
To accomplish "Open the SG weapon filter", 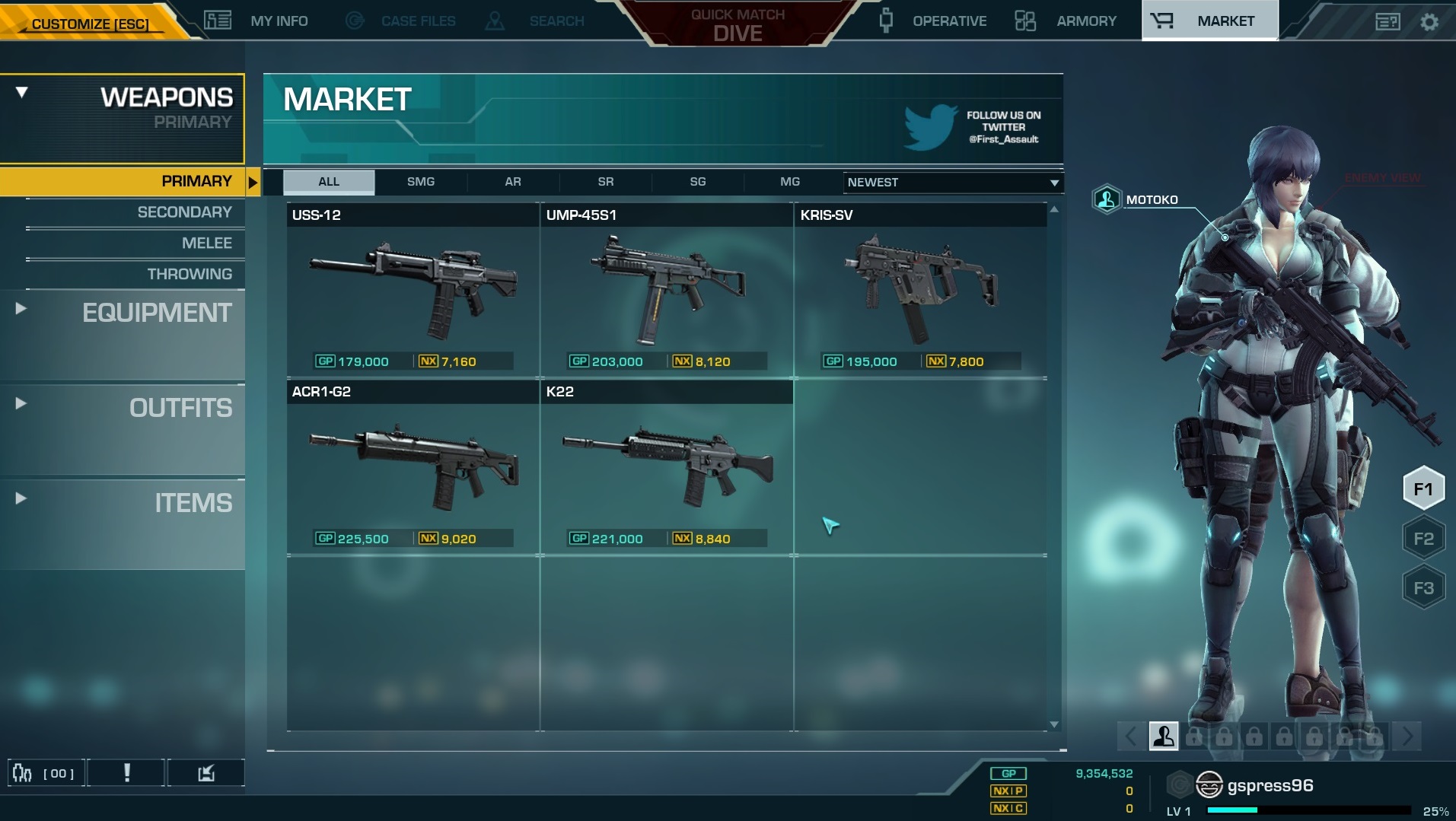I will pos(698,182).
